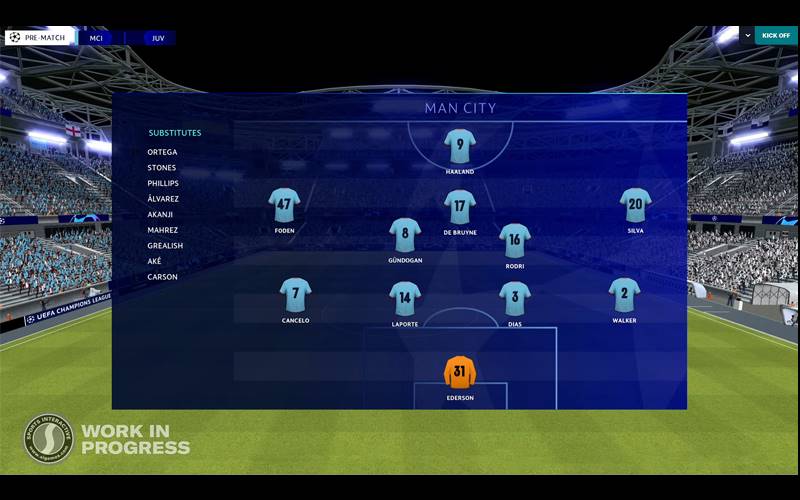800x500 pixels.
Task: Choose Foden's number 47 shirt
Action: tap(284, 205)
